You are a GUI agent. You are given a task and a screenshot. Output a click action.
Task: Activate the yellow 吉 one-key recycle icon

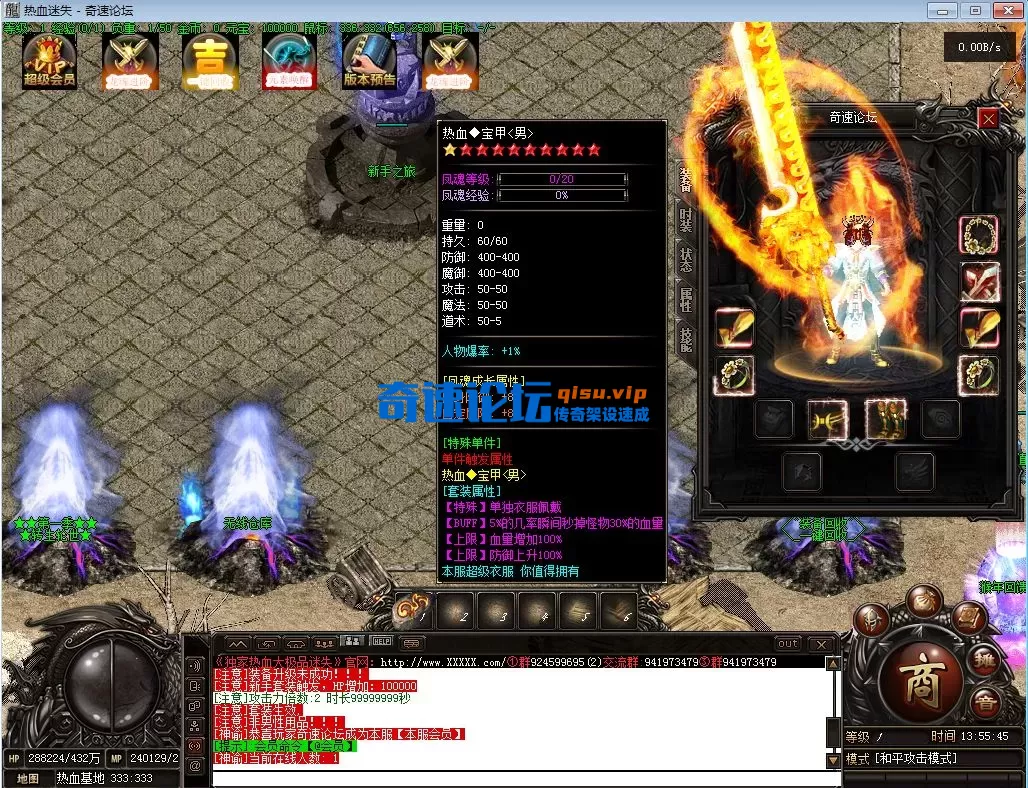pyautogui.click(x=209, y=61)
